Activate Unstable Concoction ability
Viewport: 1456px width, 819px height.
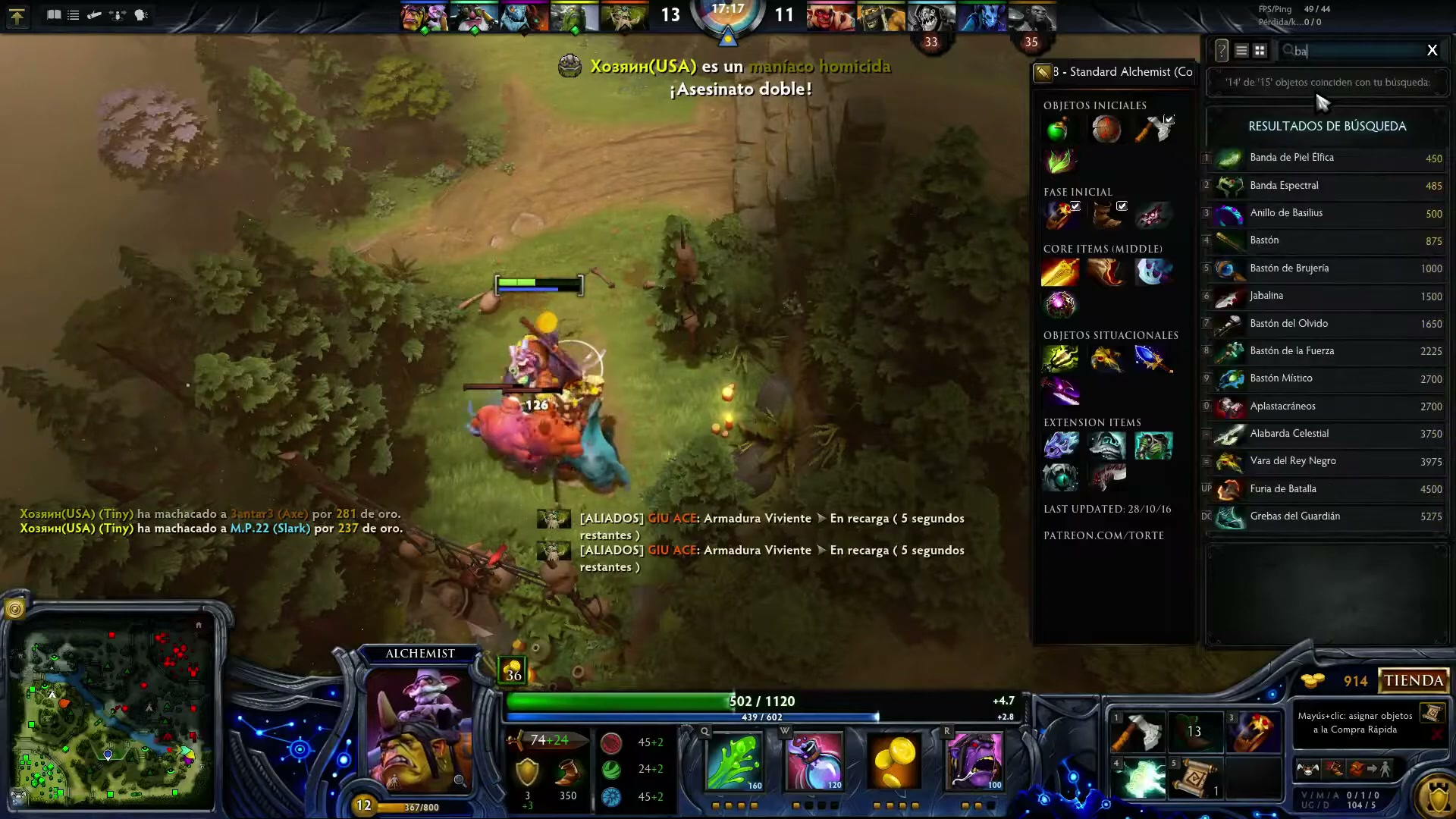(x=814, y=761)
